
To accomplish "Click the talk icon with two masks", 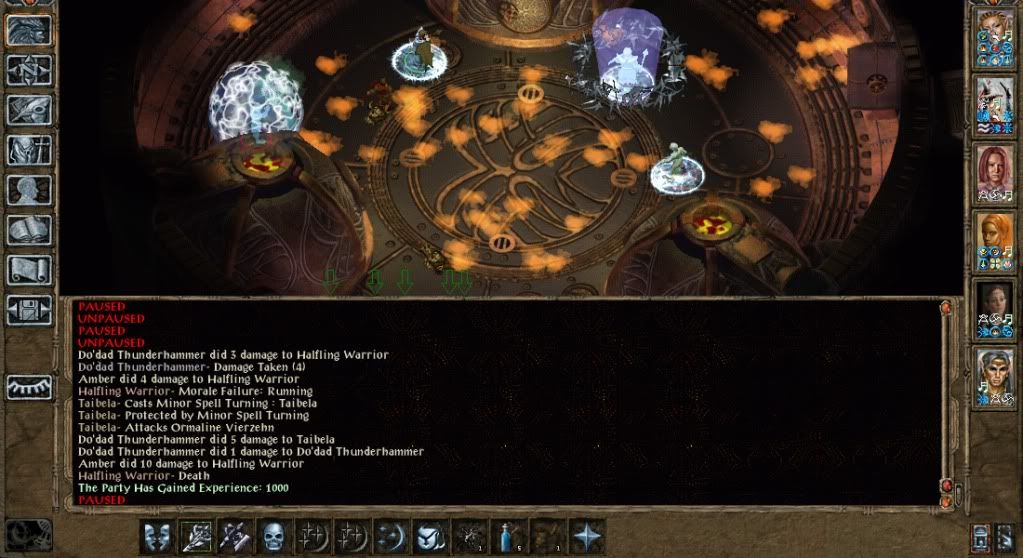I will pos(157,537).
